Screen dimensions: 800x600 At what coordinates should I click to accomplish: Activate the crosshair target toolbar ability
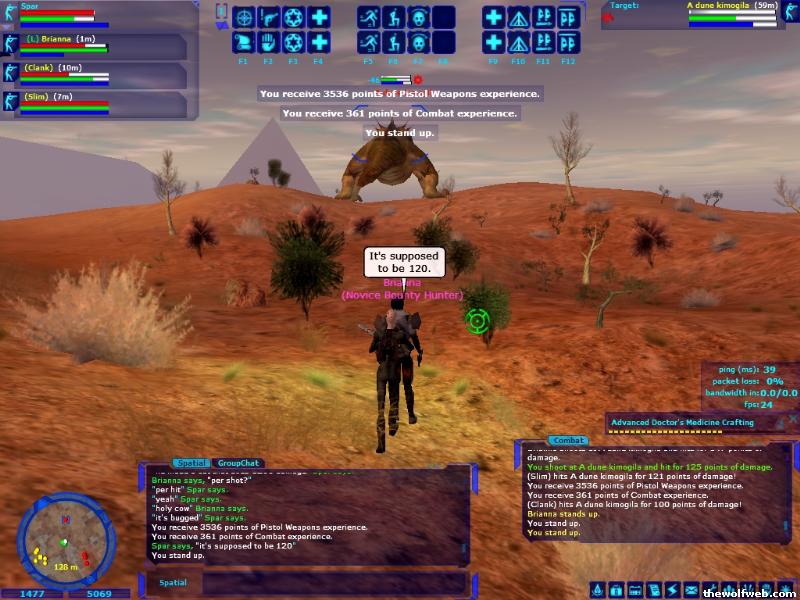[243, 18]
